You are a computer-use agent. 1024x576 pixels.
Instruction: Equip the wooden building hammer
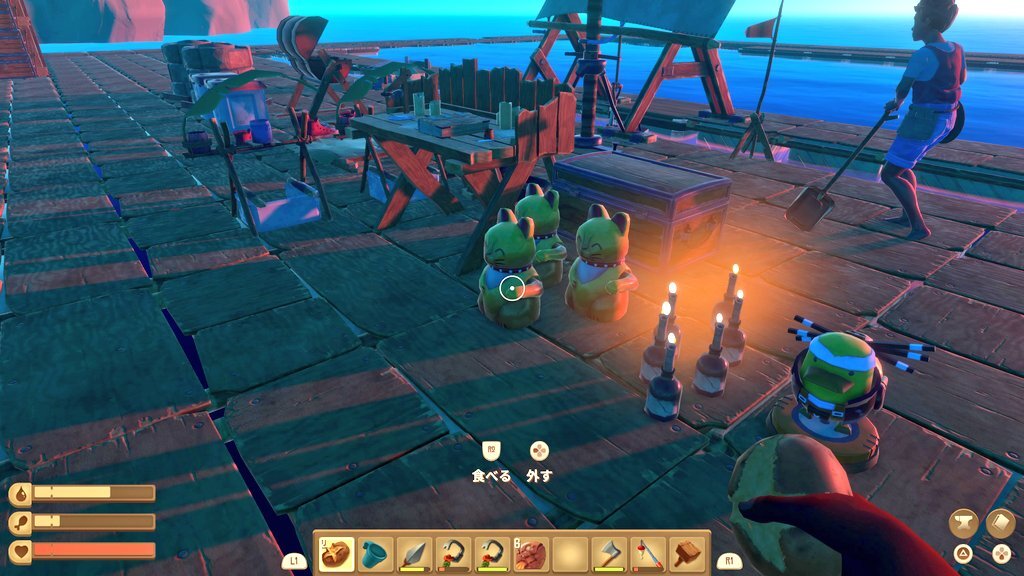(x=688, y=553)
